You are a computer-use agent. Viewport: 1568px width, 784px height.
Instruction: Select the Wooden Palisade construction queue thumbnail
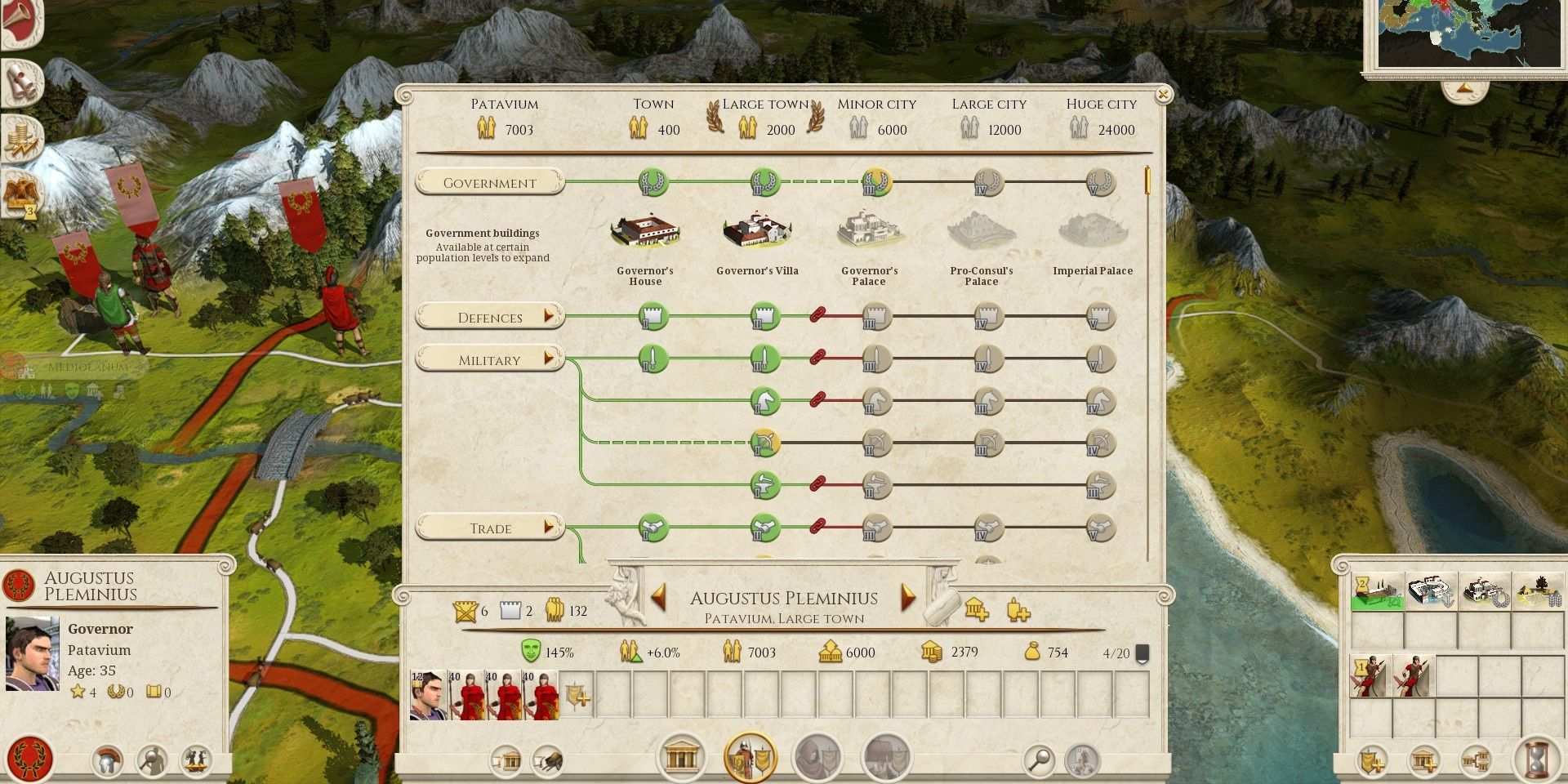[1377, 591]
